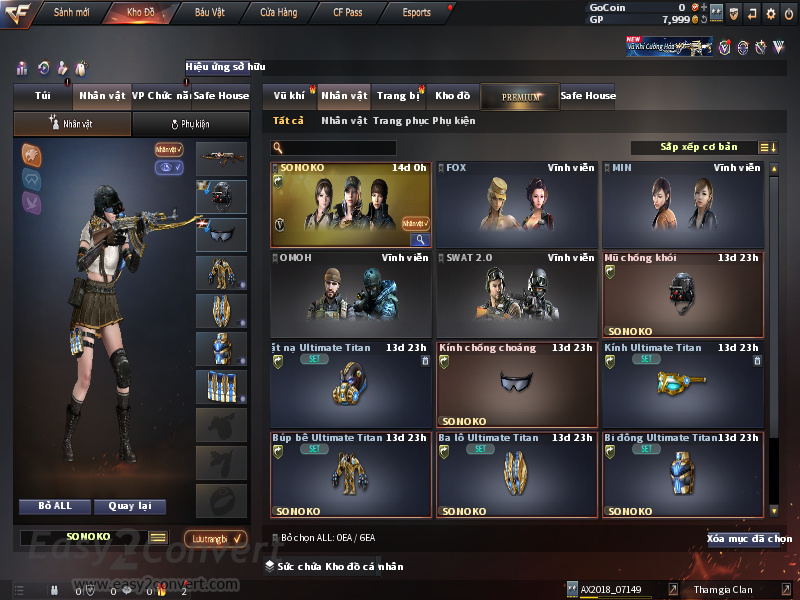The image size is (800, 600).
Task: Select the Mũ chống khói helmet item
Action: tap(682, 295)
